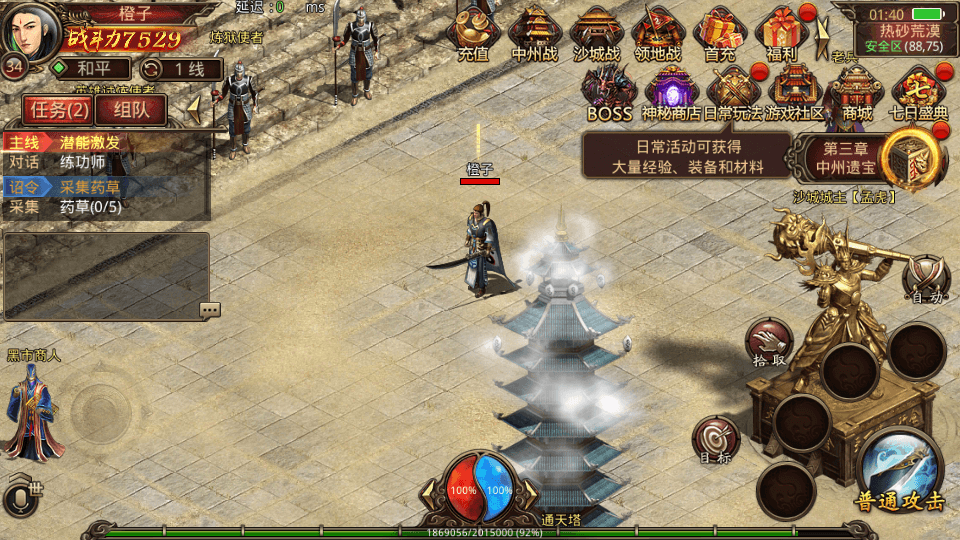
Task: Open the 中州战 event icon
Action: click(x=535, y=32)
